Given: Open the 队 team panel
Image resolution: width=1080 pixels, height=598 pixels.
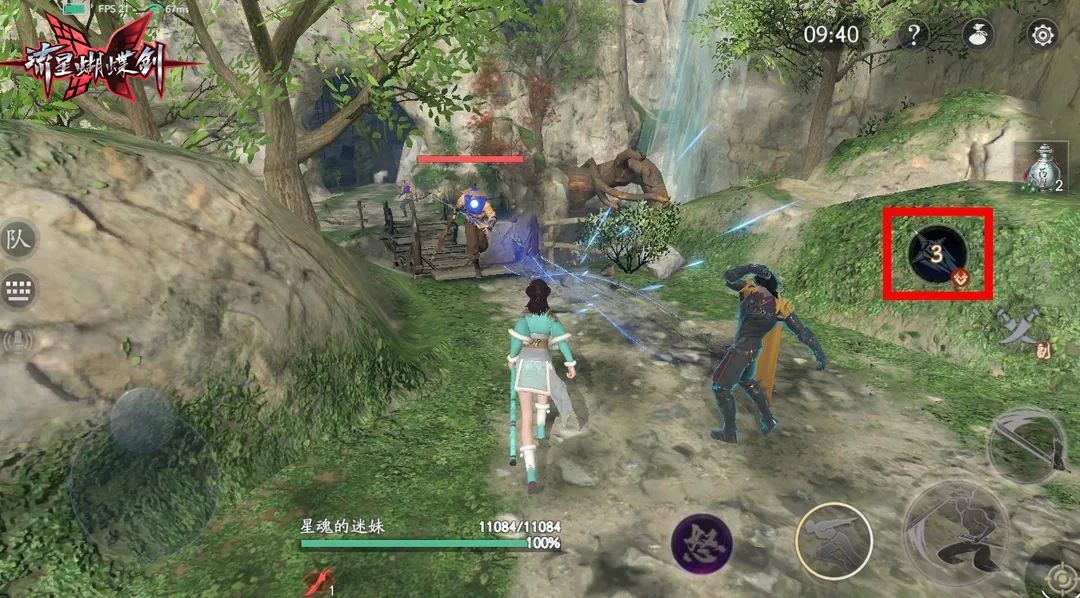Looking at the screenshot, I should [x=19, y=239].
